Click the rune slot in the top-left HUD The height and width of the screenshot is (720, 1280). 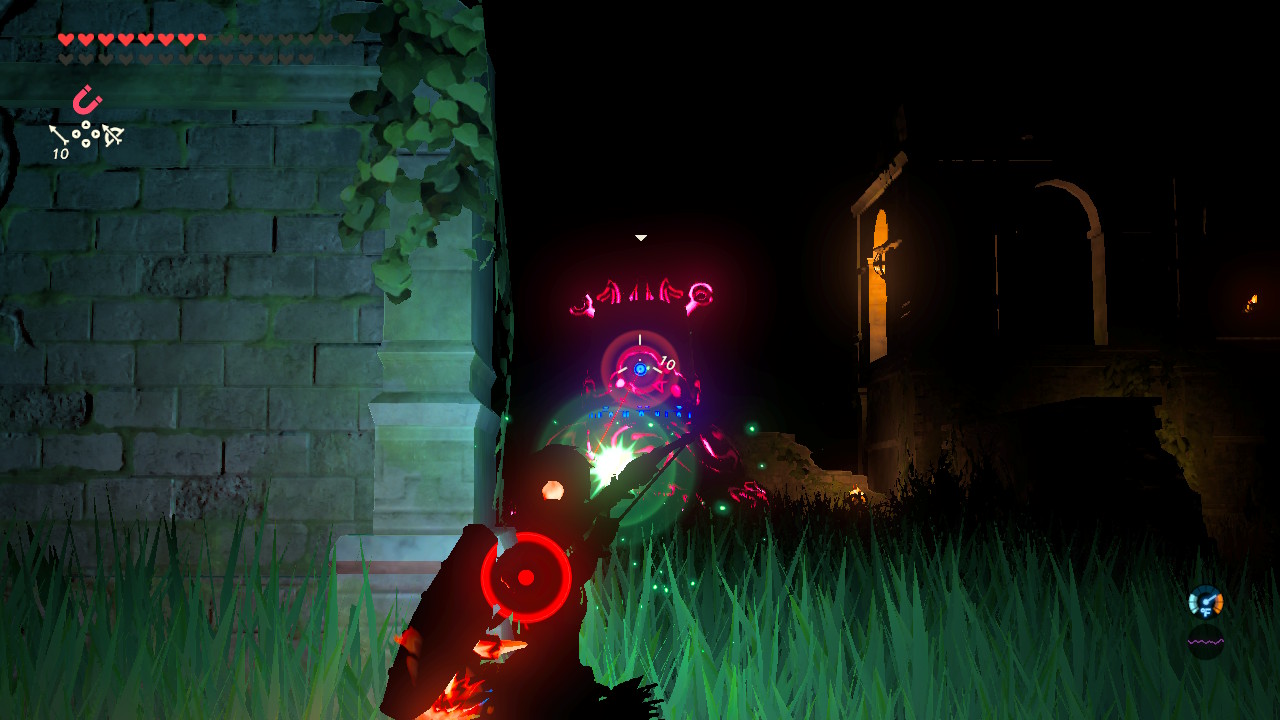click(88, 102)
